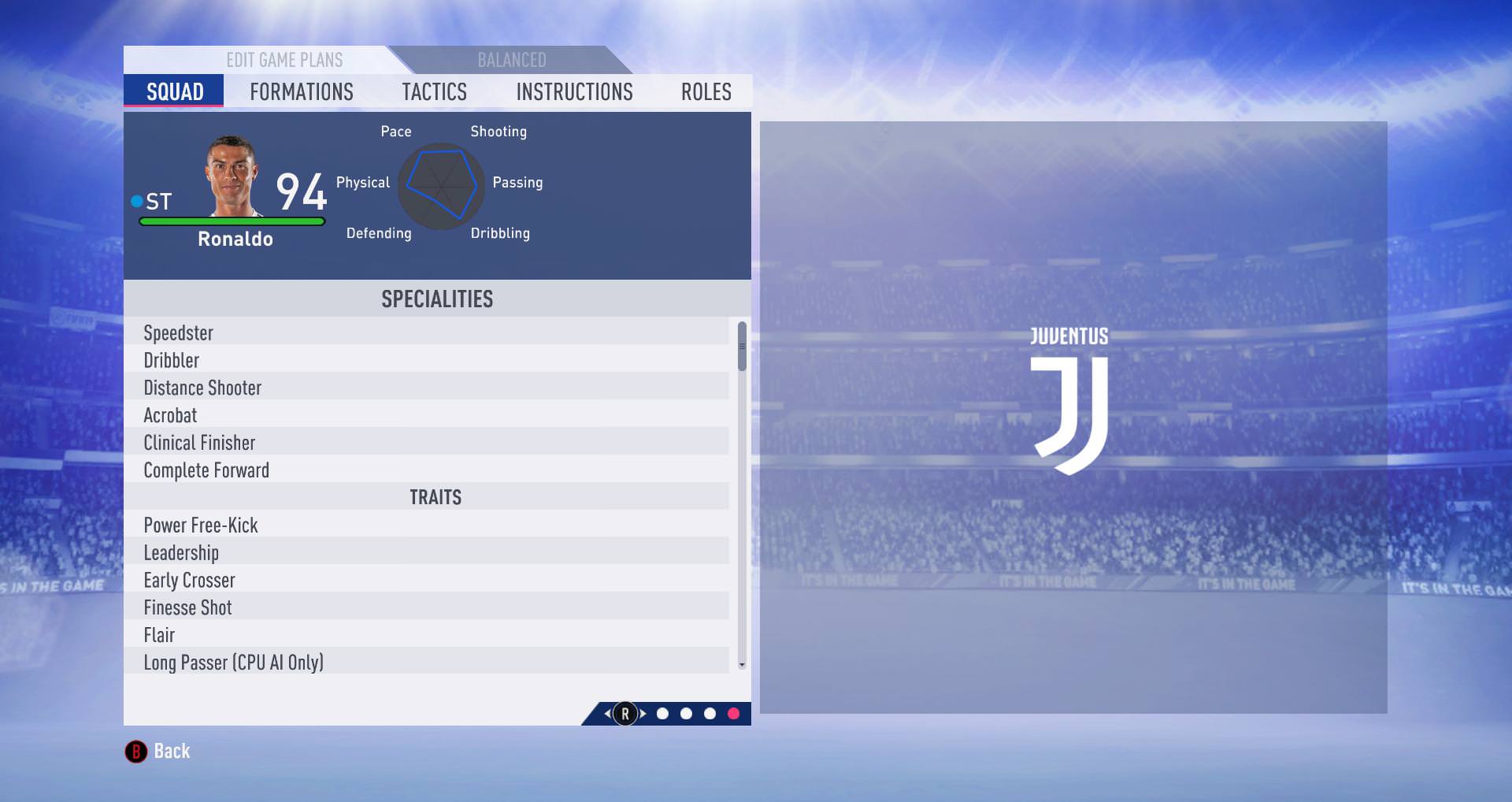Select the Tactics tab
Screen dimensions: 1512x802
[x=434, y=91]
